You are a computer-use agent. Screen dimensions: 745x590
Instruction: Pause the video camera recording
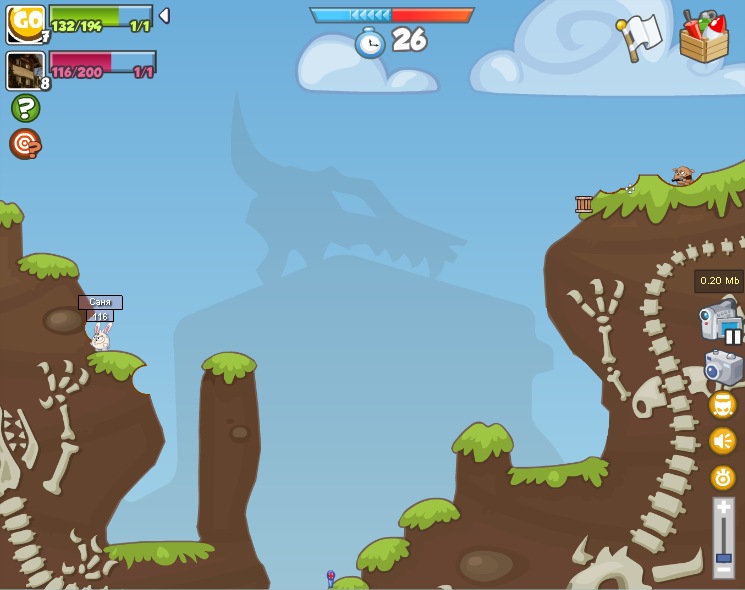tap(733, 336)
